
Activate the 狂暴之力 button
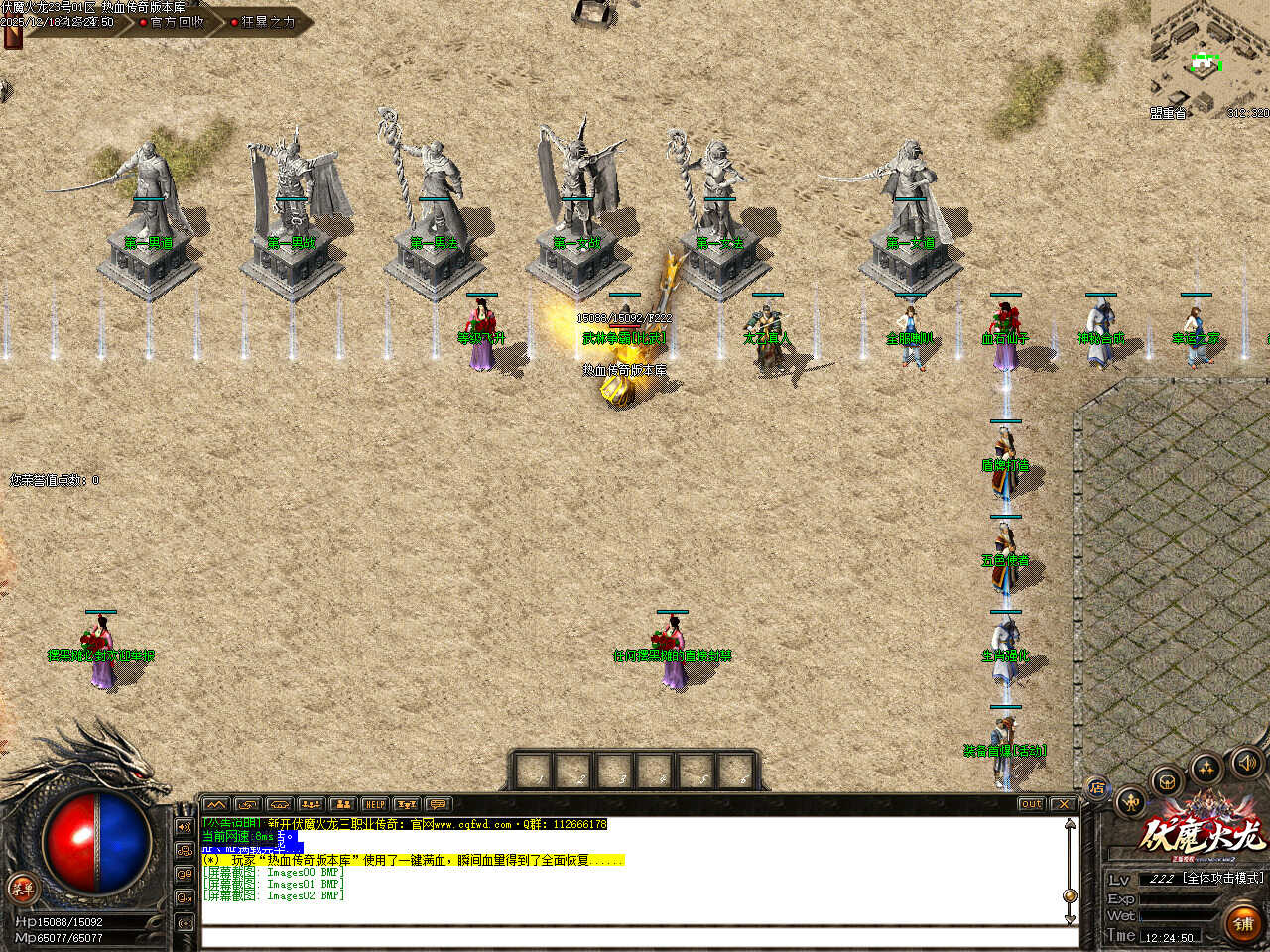pyautogui.click(x=265, y=21)
